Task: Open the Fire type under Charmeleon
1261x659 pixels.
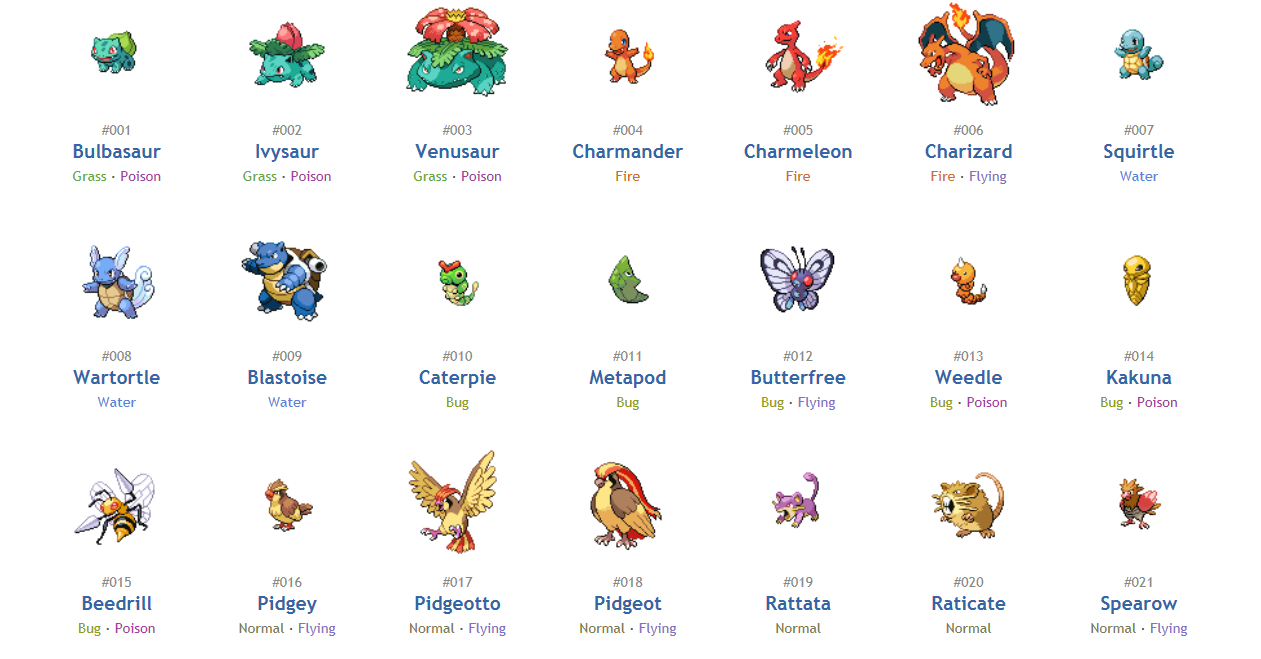Action: (x=798, y=177)
